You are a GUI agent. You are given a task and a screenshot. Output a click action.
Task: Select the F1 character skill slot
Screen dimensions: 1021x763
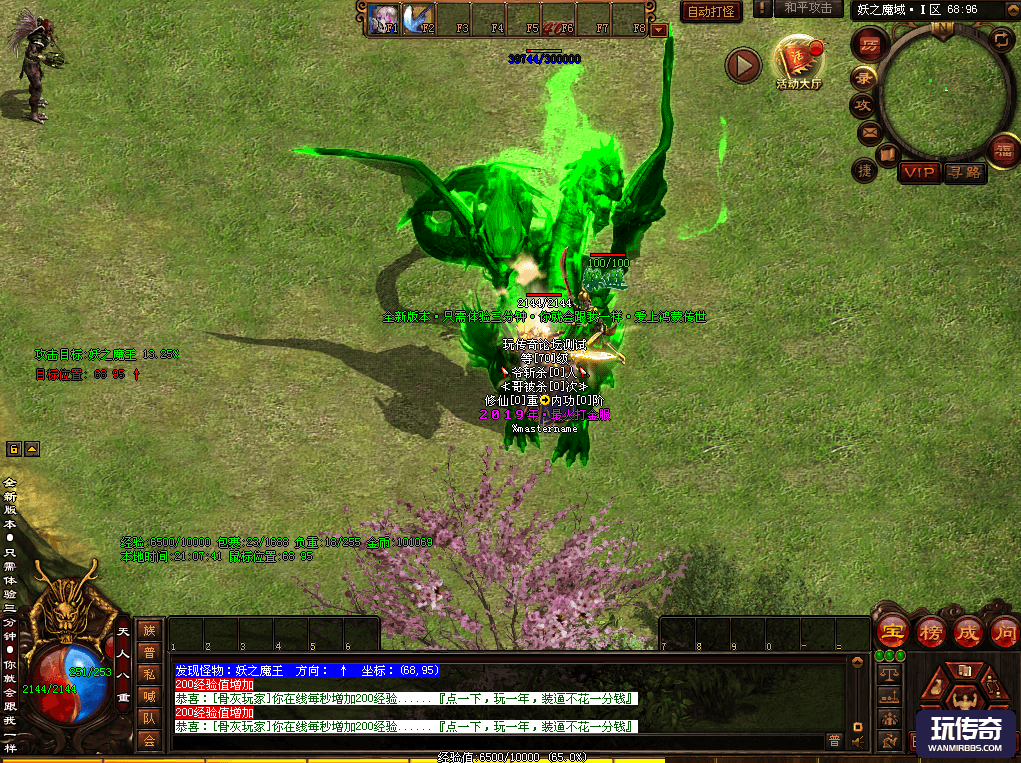tap(384, 18)
